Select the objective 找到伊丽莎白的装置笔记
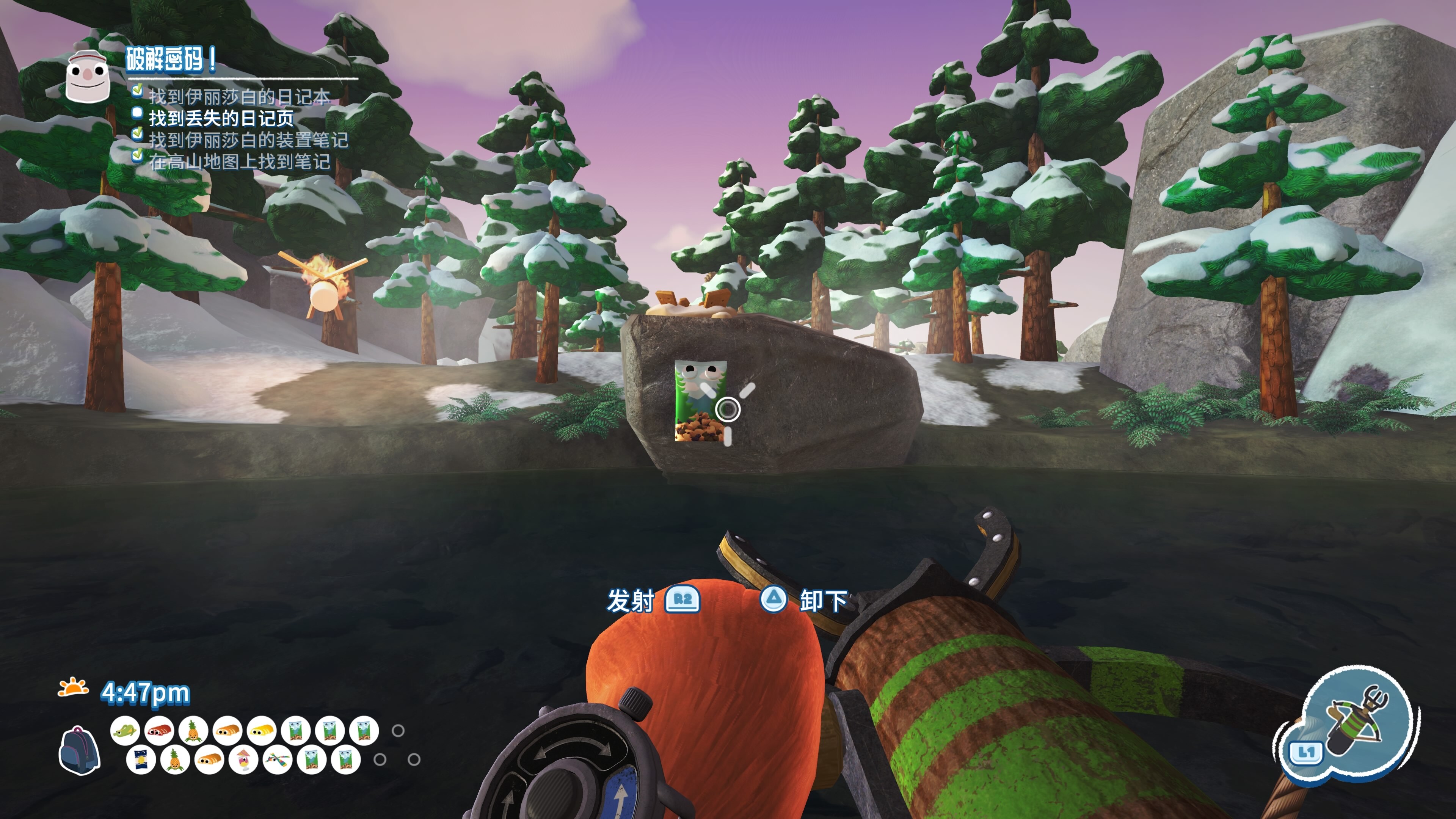This screenshot has height=819, width=1456. (248, 140)
